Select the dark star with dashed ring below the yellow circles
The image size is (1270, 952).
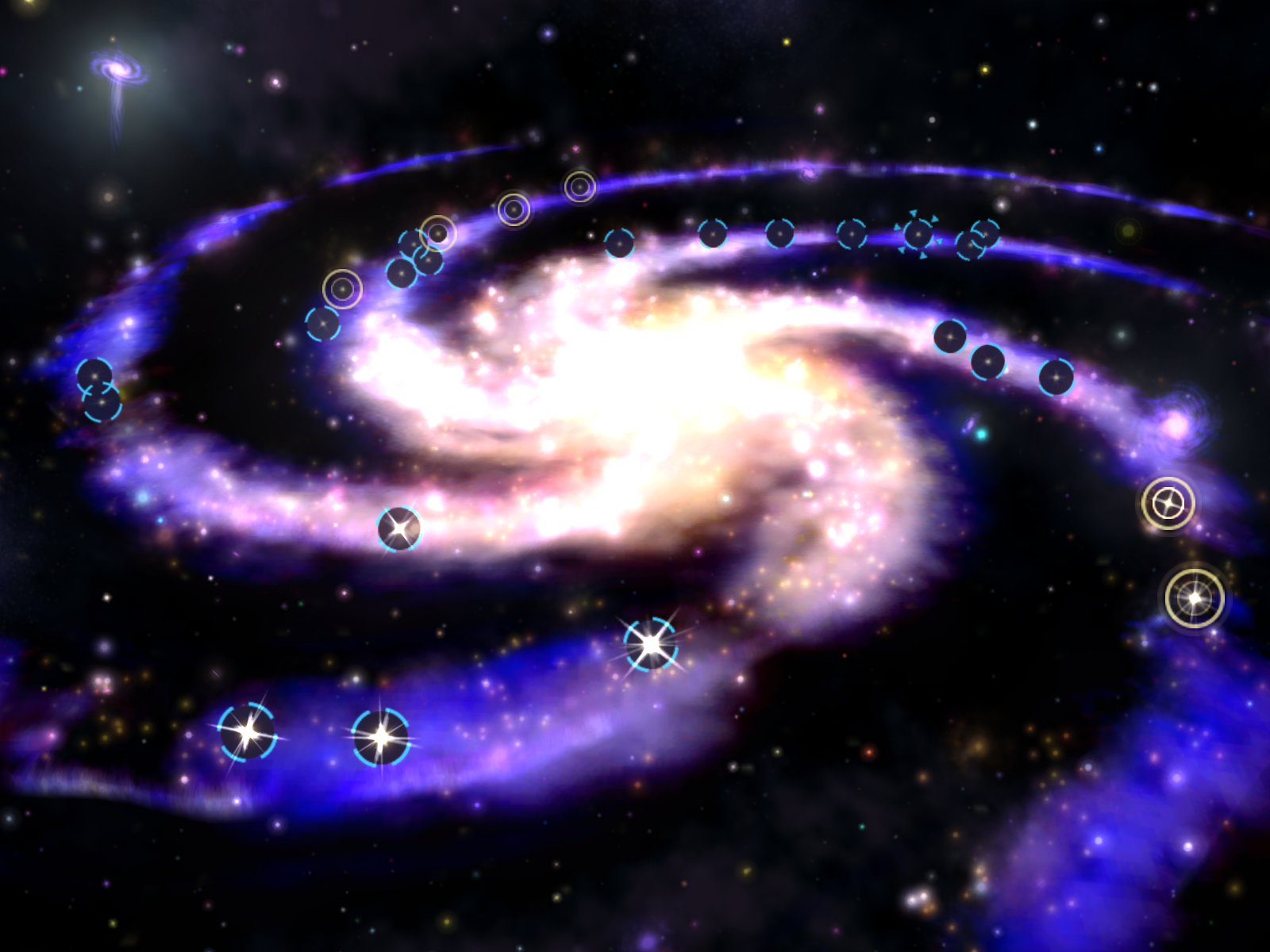[322, 323]
